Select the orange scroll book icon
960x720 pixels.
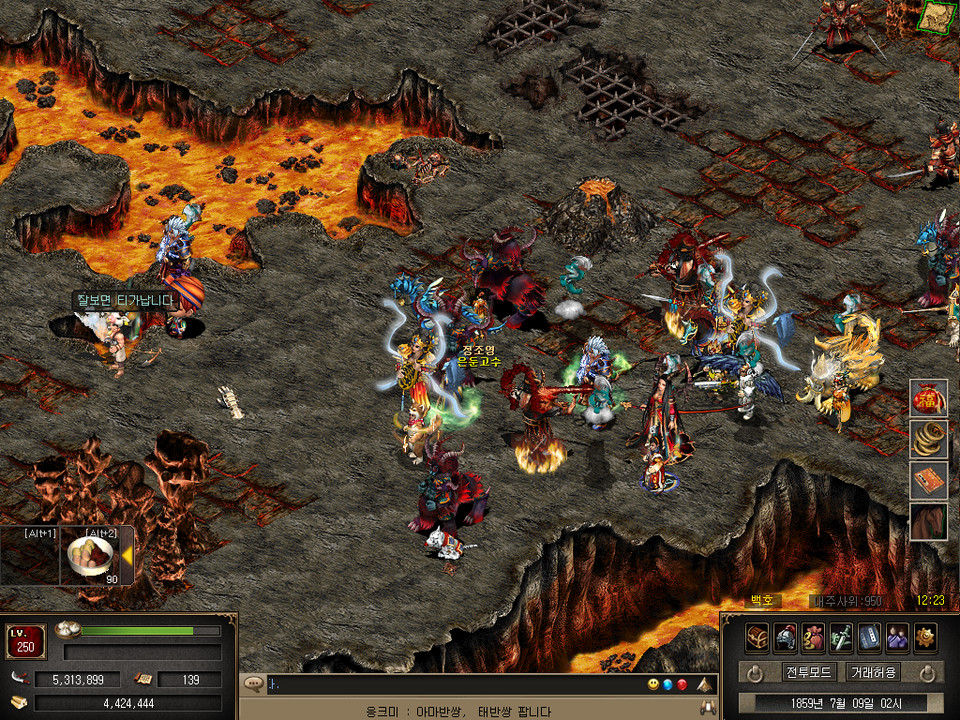click(928, 480)
